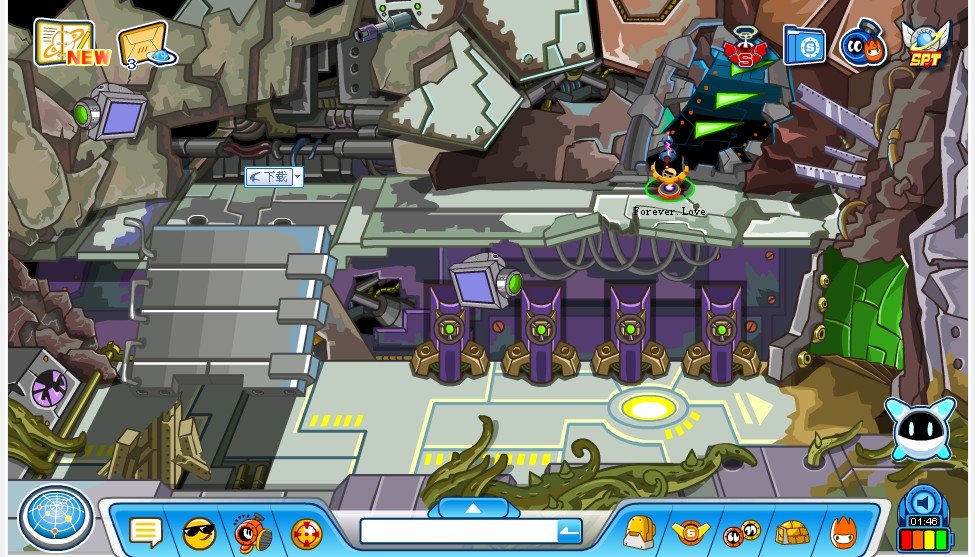Open the mail envelope icon

pyautogui.click(x=142, y=45)
